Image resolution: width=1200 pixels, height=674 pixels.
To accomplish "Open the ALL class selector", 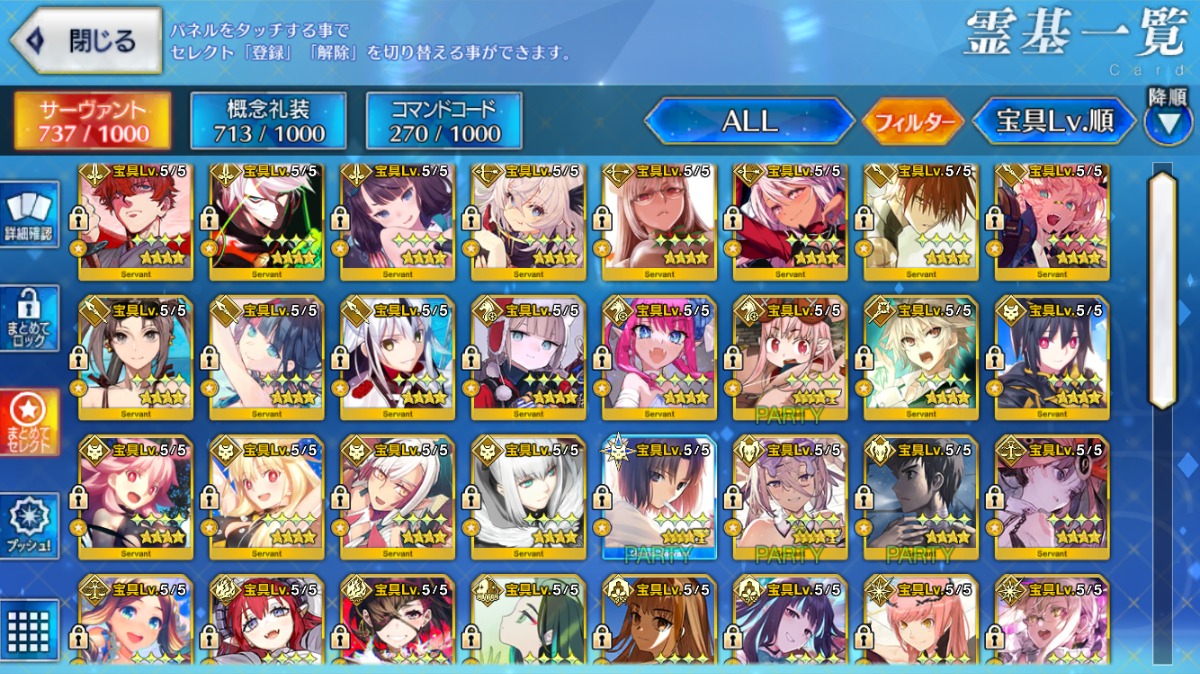I will point(749,122).
